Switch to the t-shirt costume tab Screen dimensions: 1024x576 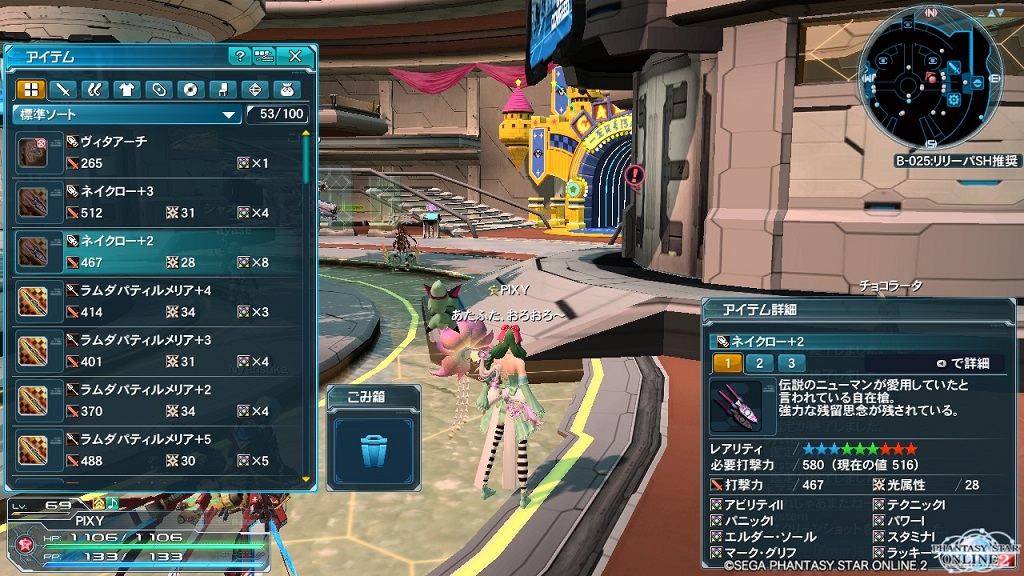click(x=126, y=89)
